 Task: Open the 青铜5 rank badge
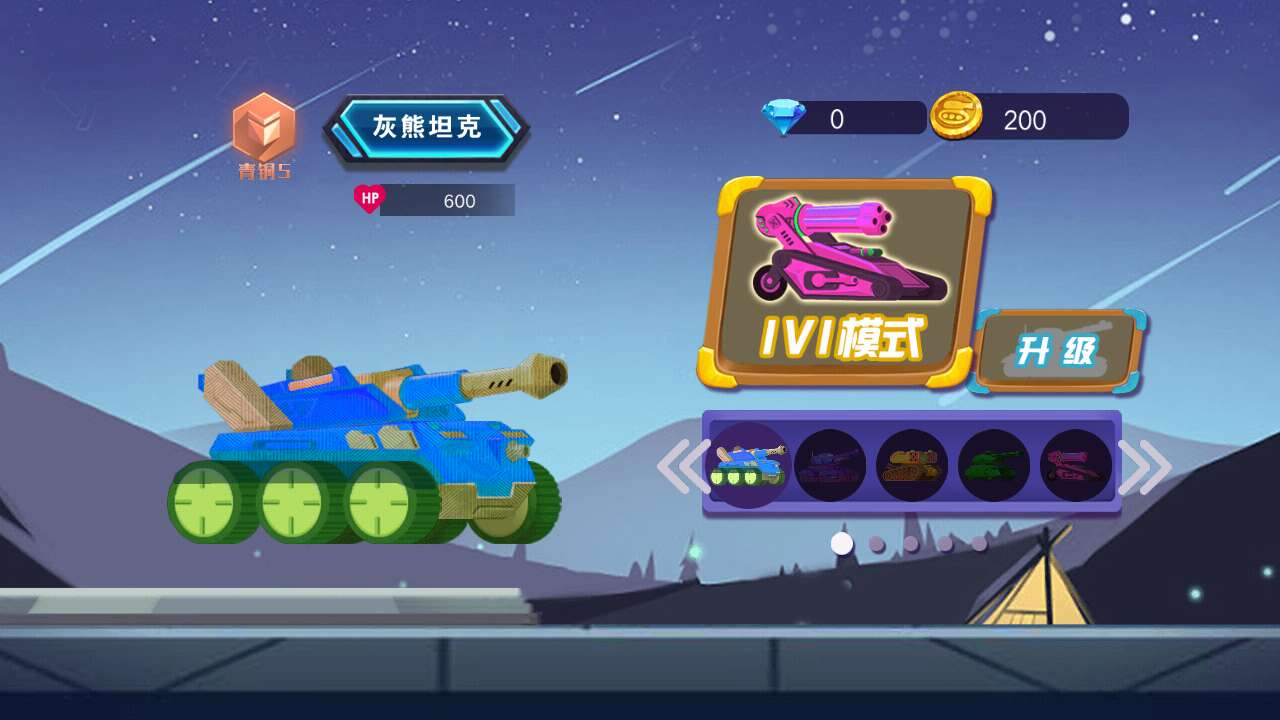(x=264, y=135)
